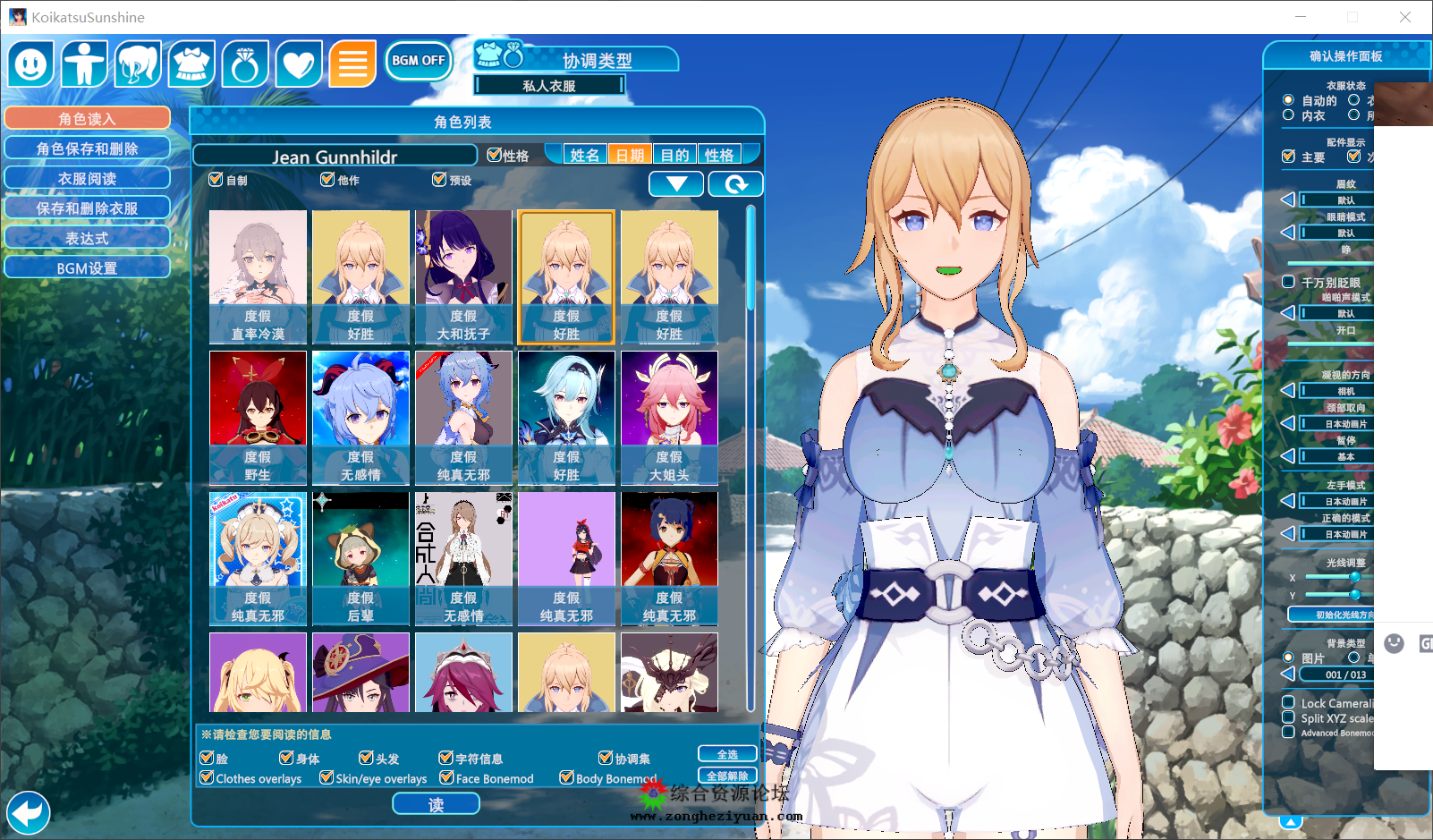This screenshot has width=1433, height=840.
Task: Toggle the 预设 filter checkbox
Action: tap(439, 180)
